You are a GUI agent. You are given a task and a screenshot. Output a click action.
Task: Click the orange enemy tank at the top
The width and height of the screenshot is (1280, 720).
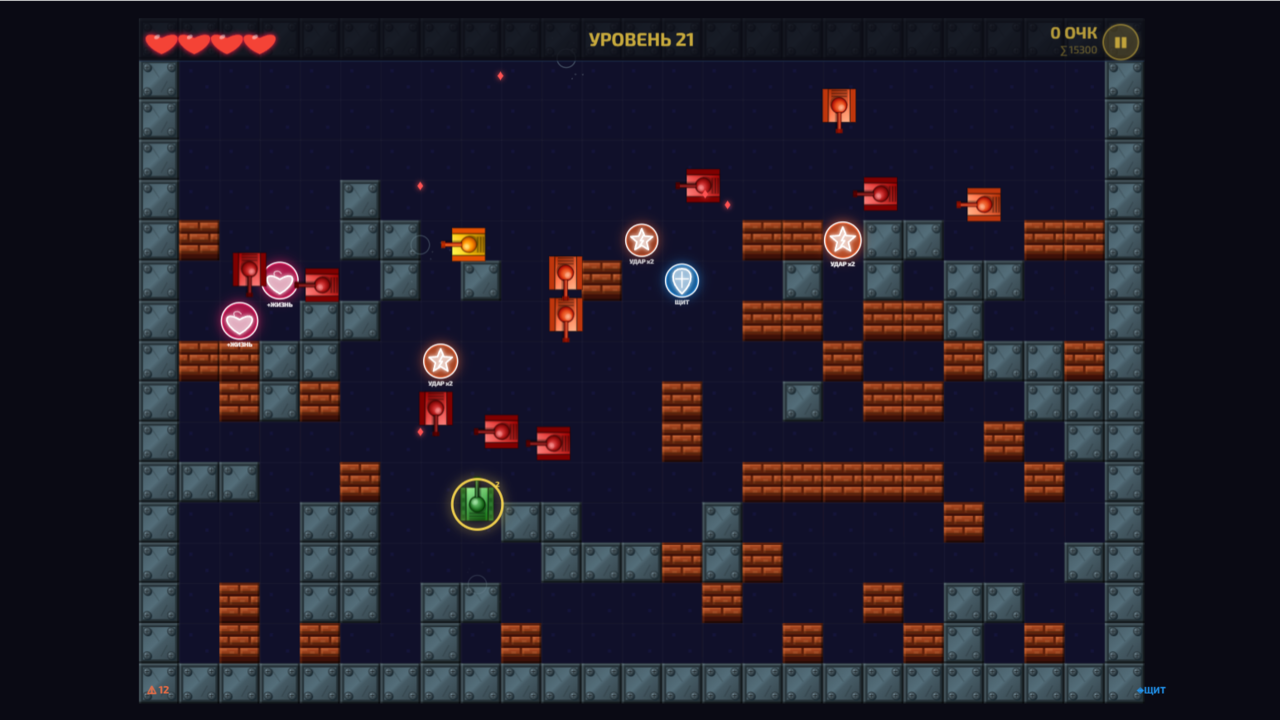(x=838, y=104)
